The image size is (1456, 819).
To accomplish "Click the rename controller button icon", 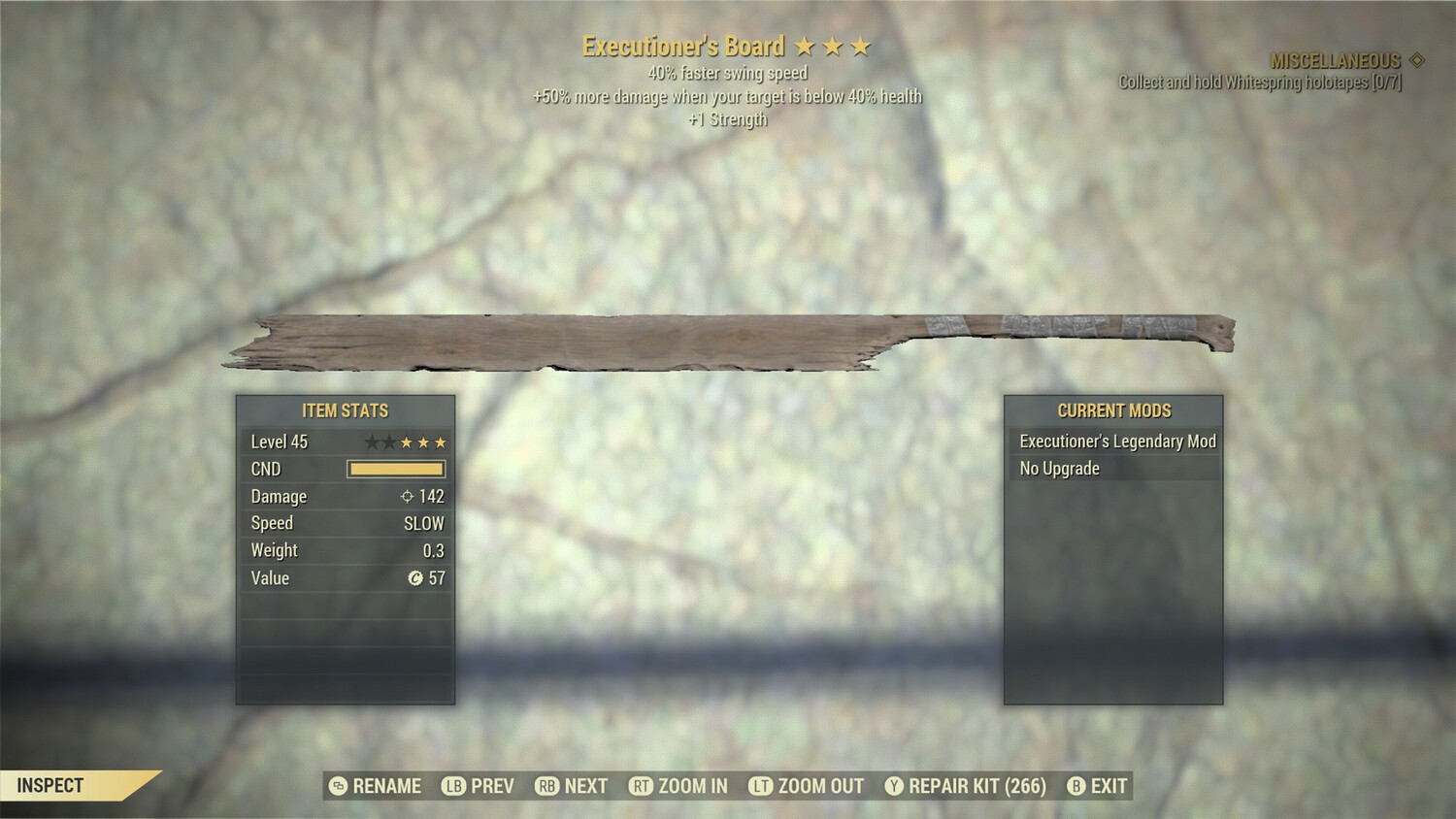I will click(337, 786).
